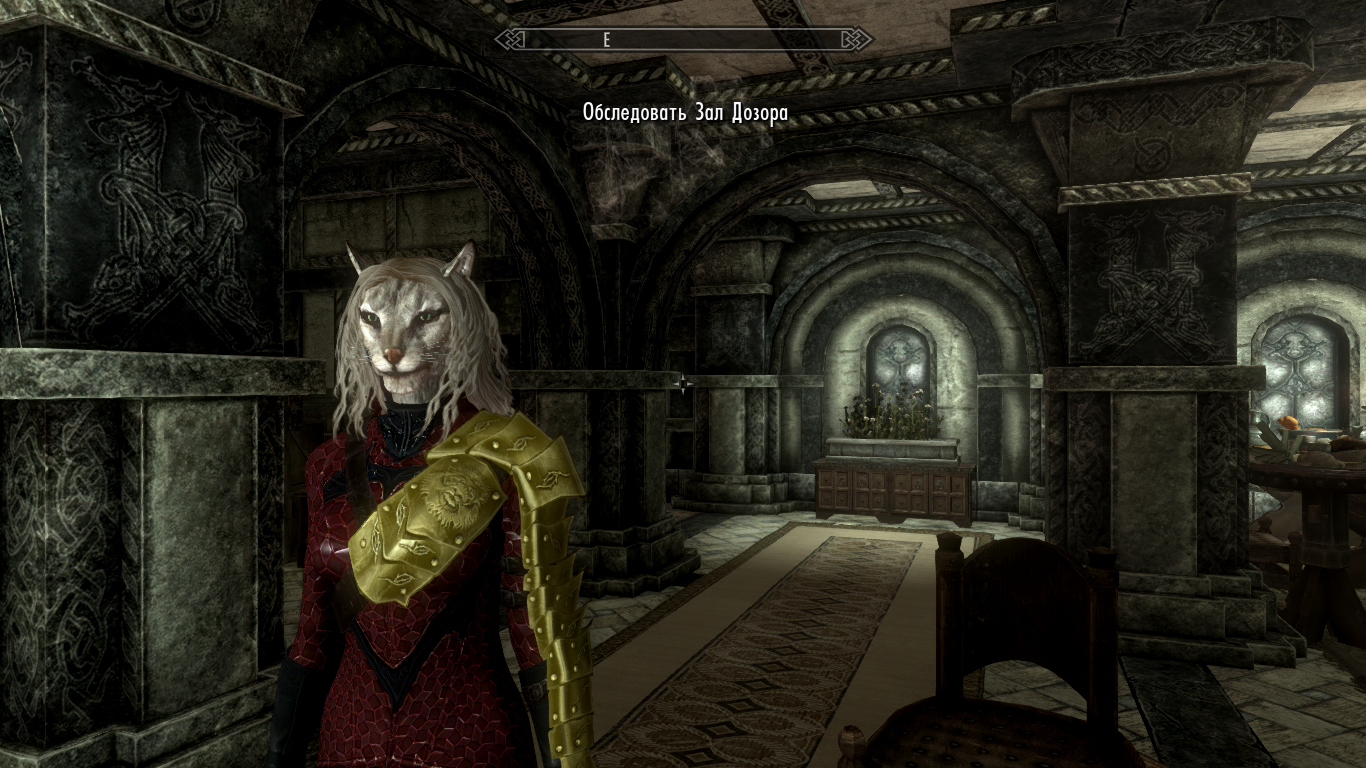
Task: Select the objective 'Обследовать Зал Дозора'
Action: pos(685,113)
